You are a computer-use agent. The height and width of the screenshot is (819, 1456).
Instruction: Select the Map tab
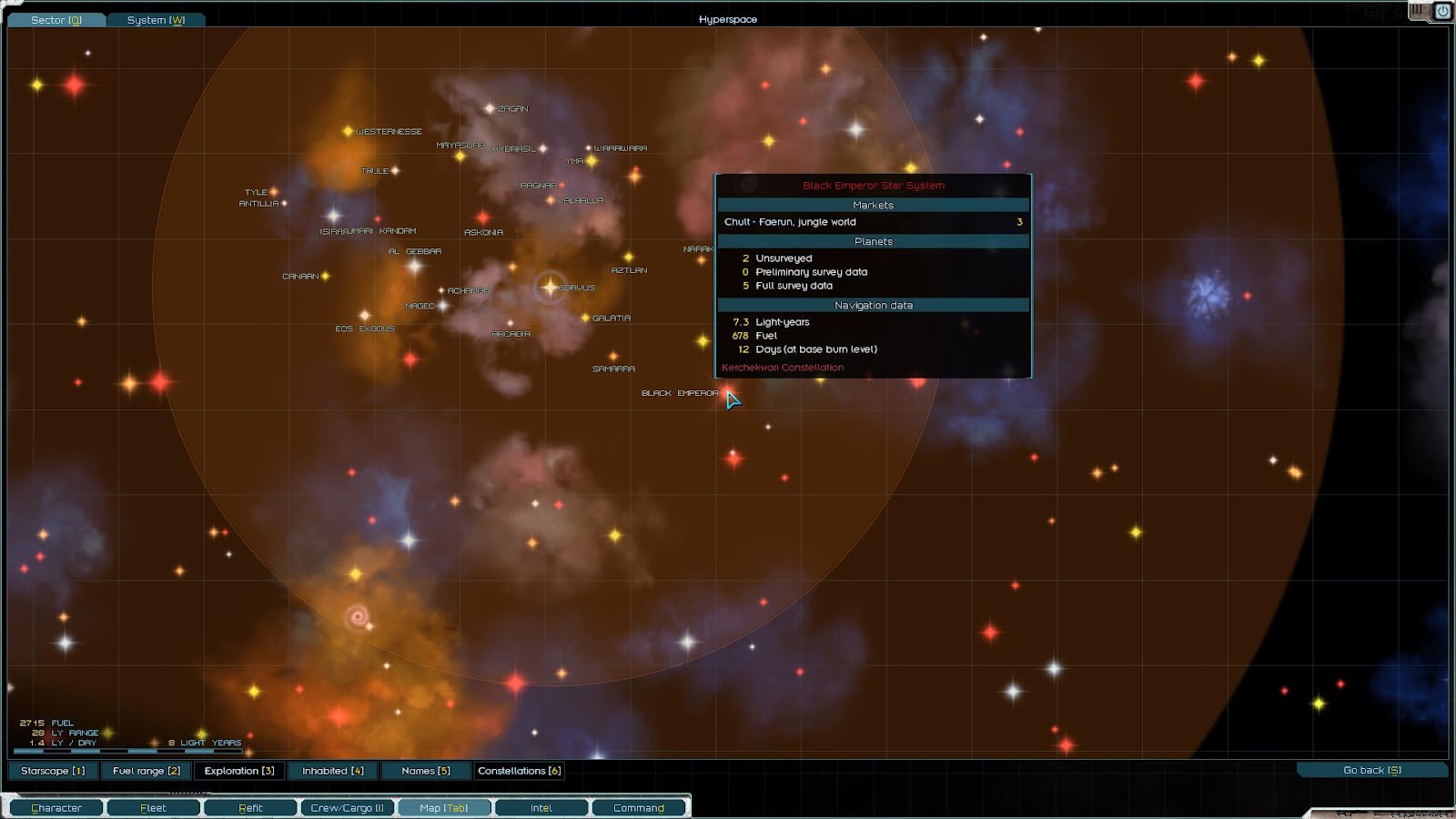click(444, 807)
